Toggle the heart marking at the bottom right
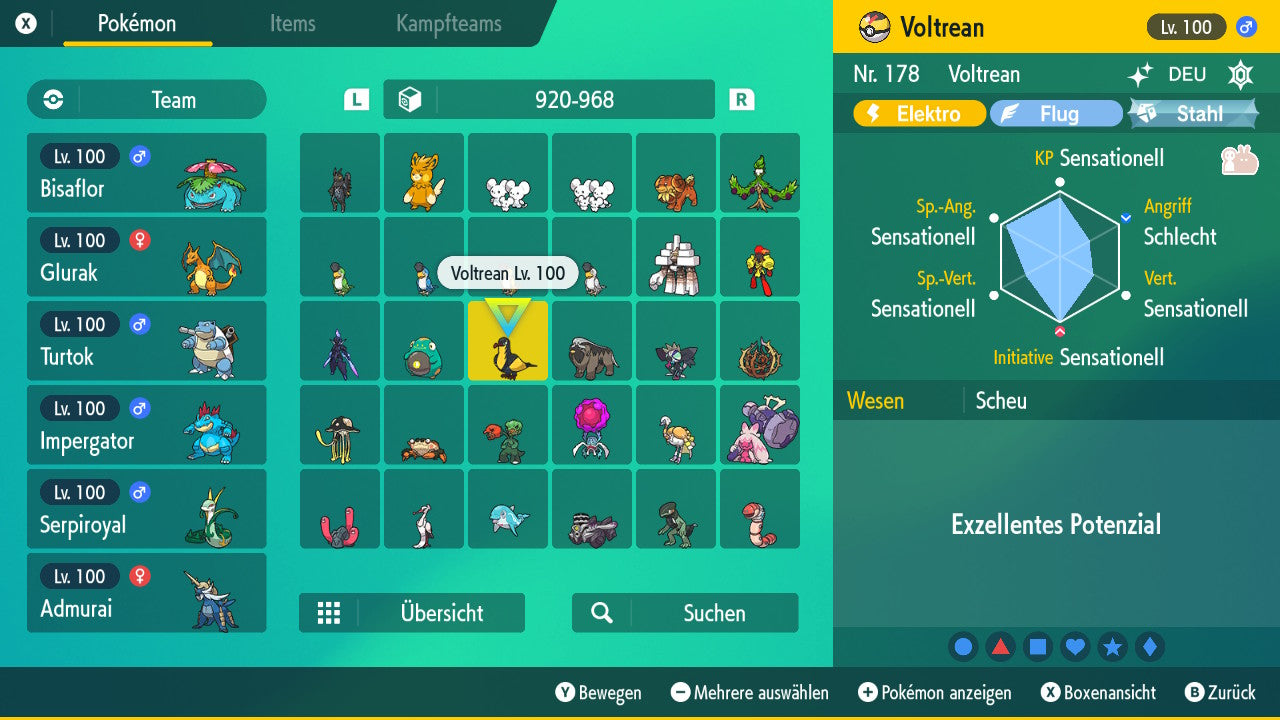This screenshot has width=1280, height=720. coord(1075,646)
